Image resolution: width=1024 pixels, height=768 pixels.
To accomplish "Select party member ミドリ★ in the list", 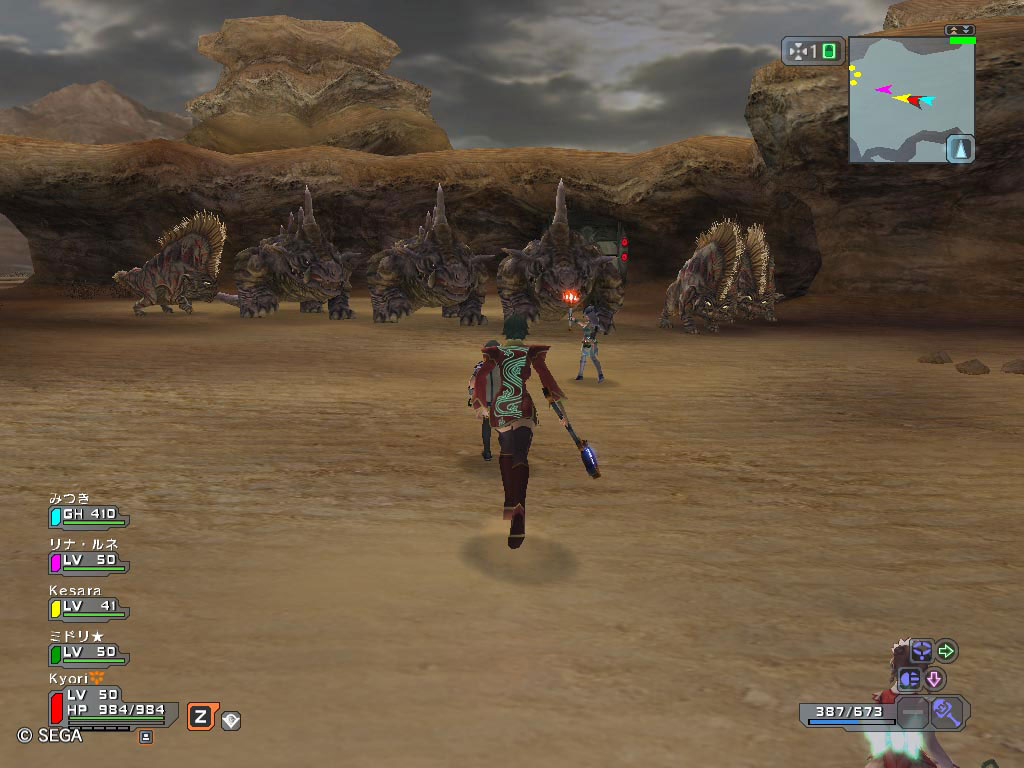I will pyautogui.click(x=89, y=653).
